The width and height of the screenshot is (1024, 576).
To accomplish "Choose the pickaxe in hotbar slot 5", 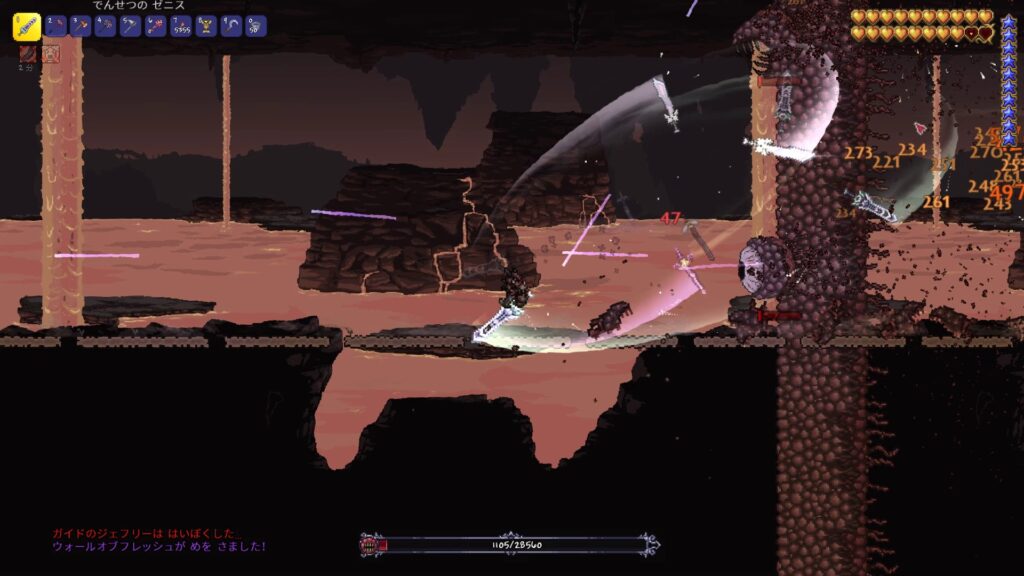I will (130, 26).
